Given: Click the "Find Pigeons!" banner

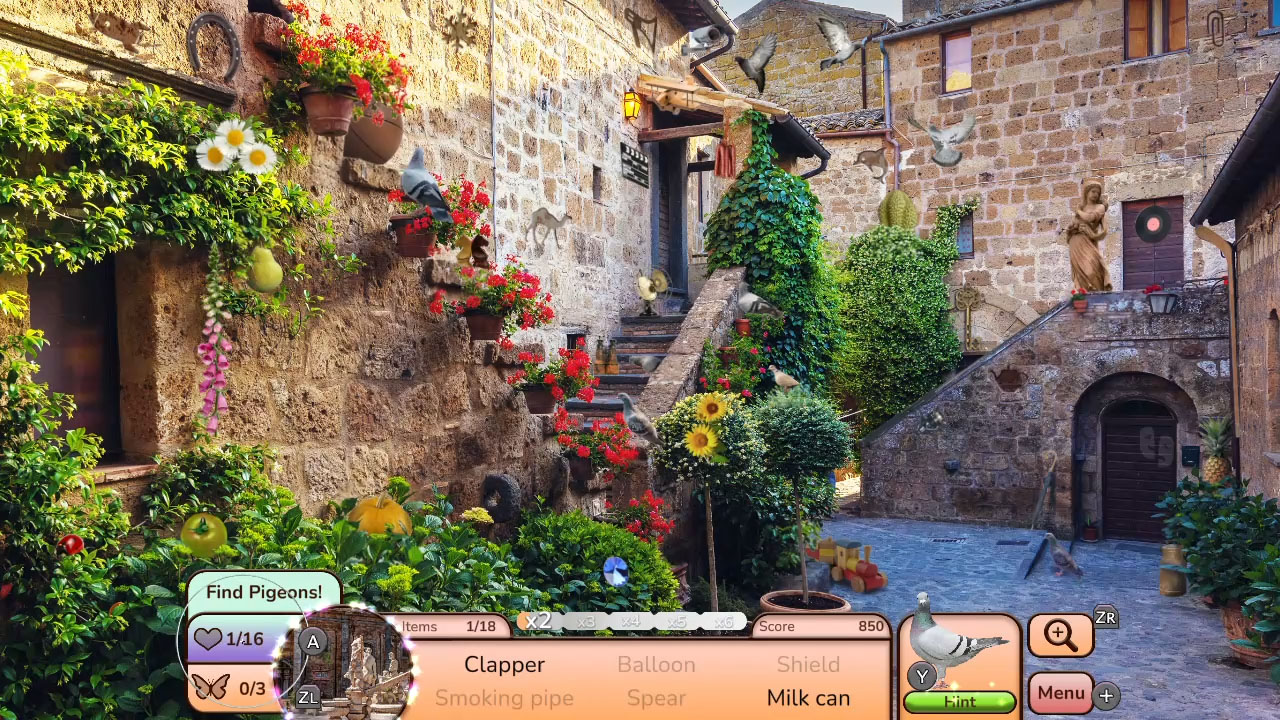Looking at the screenshot, I should (x=262, y=592).
